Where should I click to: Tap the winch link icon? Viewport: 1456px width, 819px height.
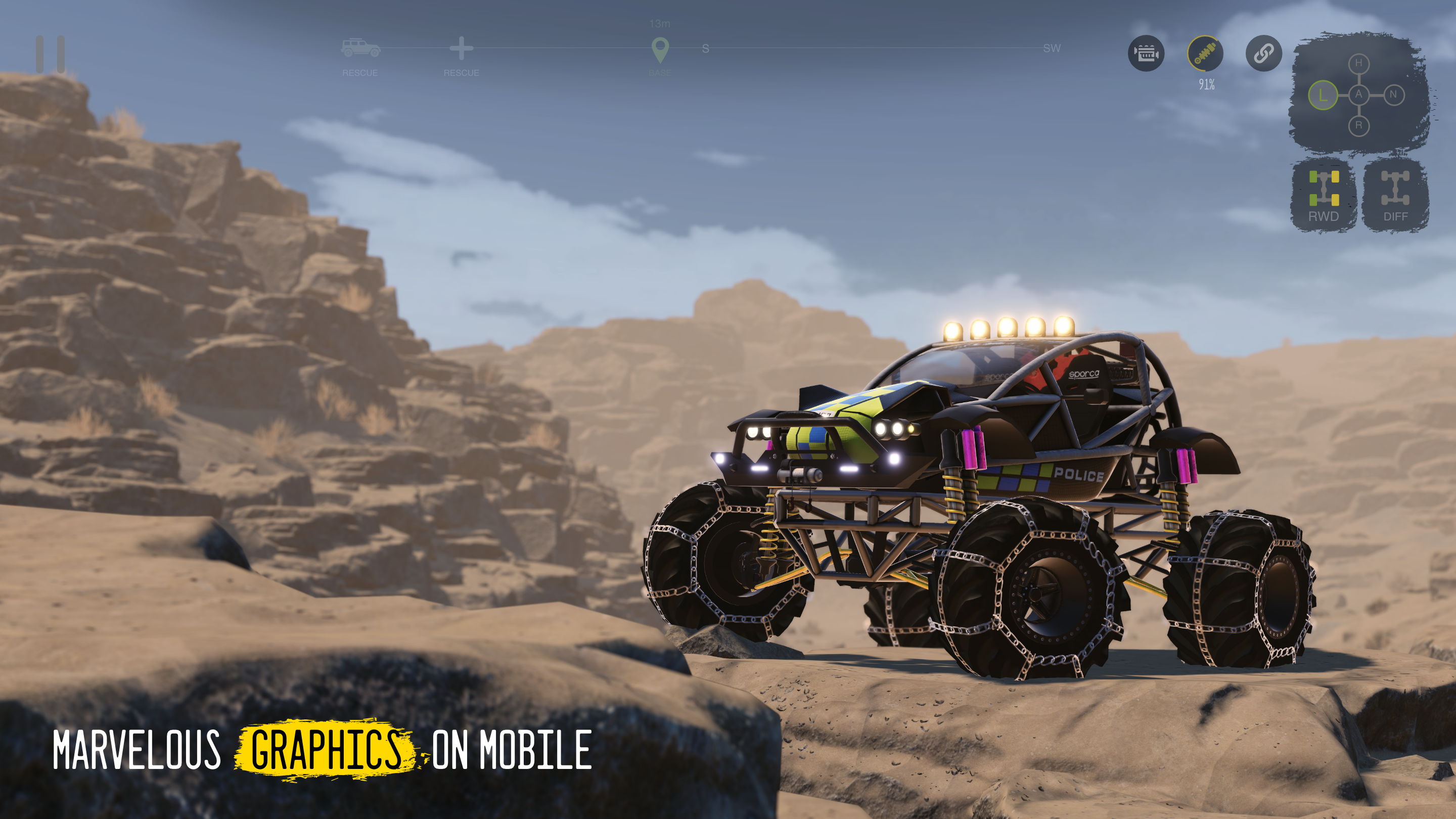[x=1264, y=54]
